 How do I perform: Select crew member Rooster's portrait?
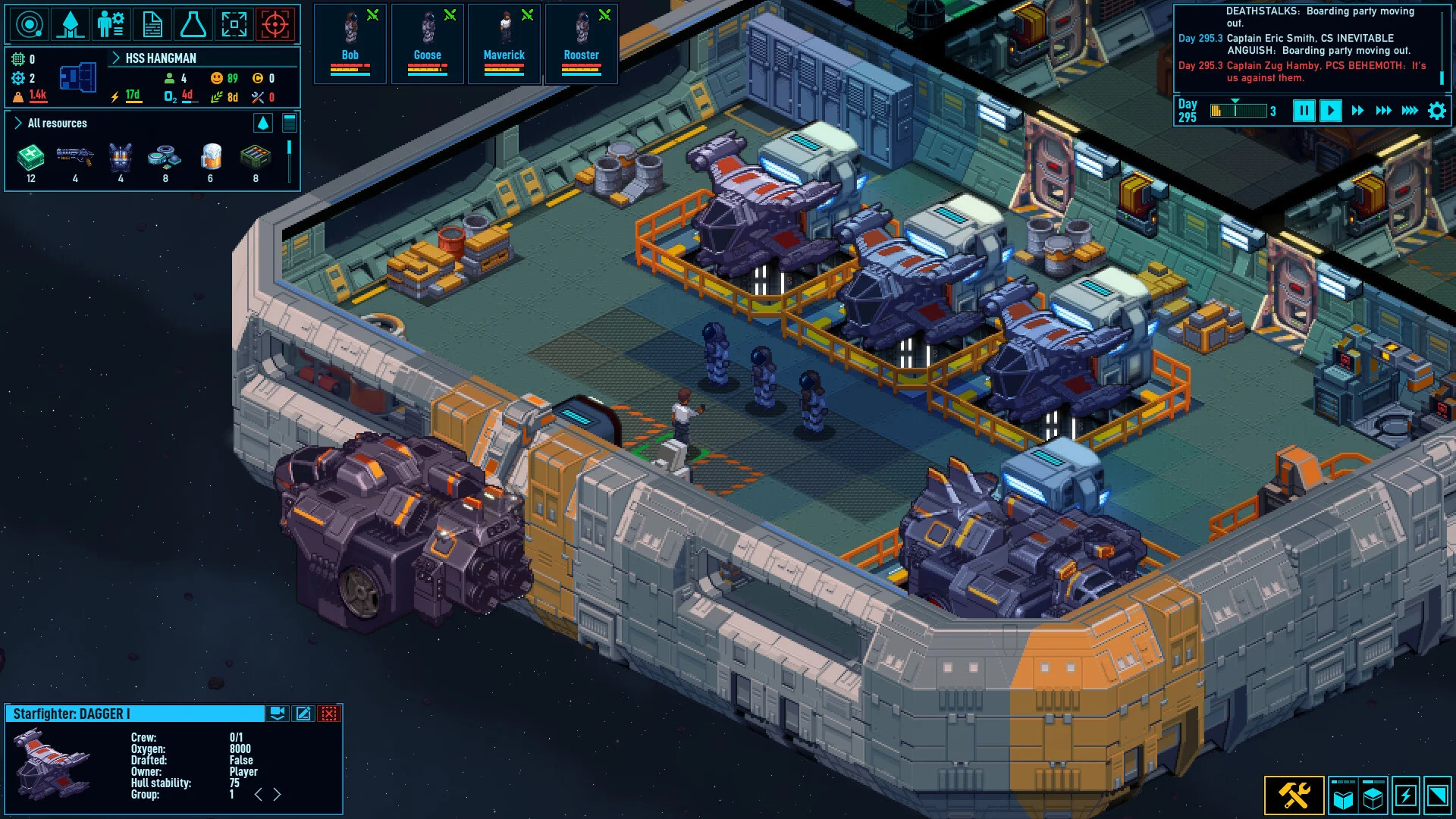click(x=582, y=42)
